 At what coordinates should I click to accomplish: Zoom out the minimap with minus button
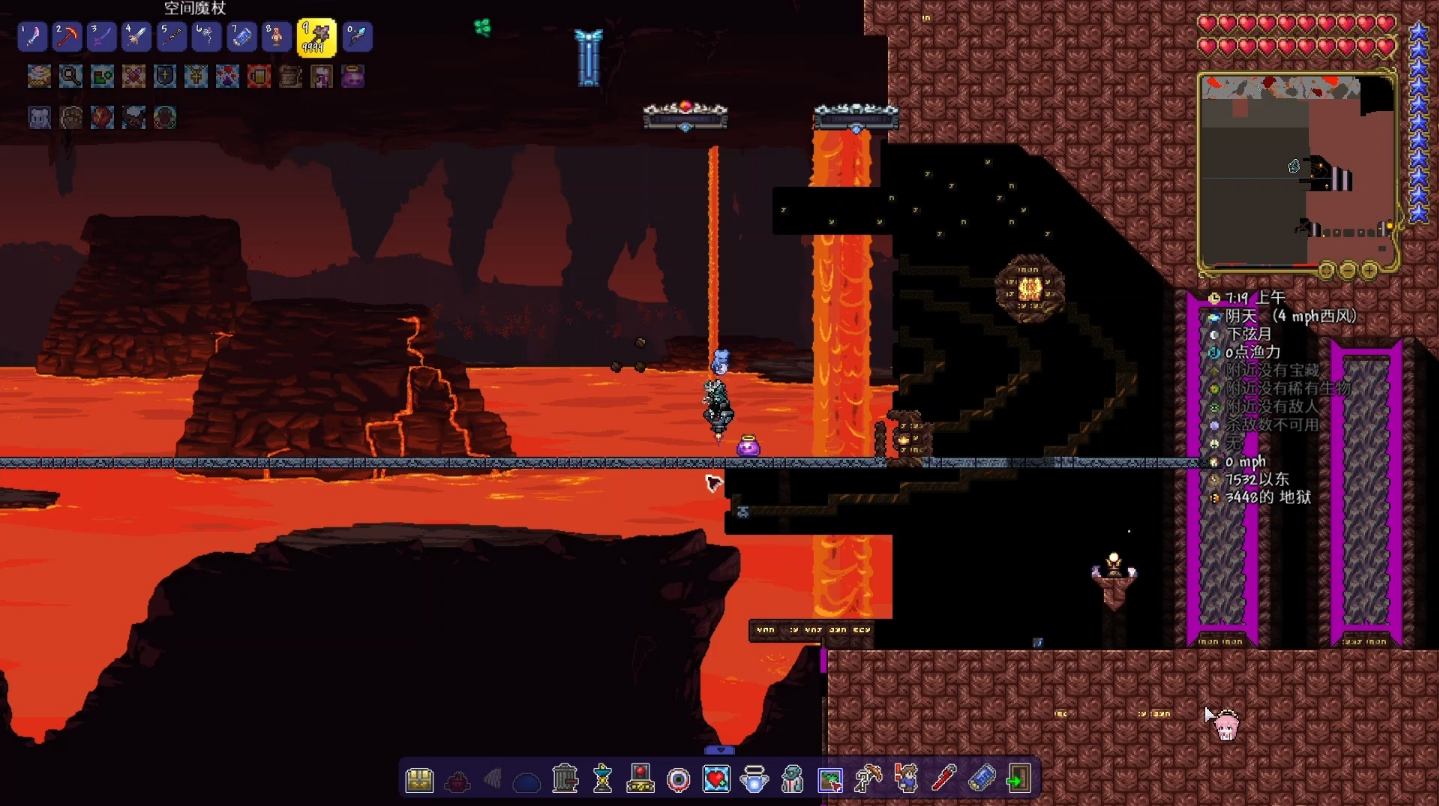coord(1347,270)
